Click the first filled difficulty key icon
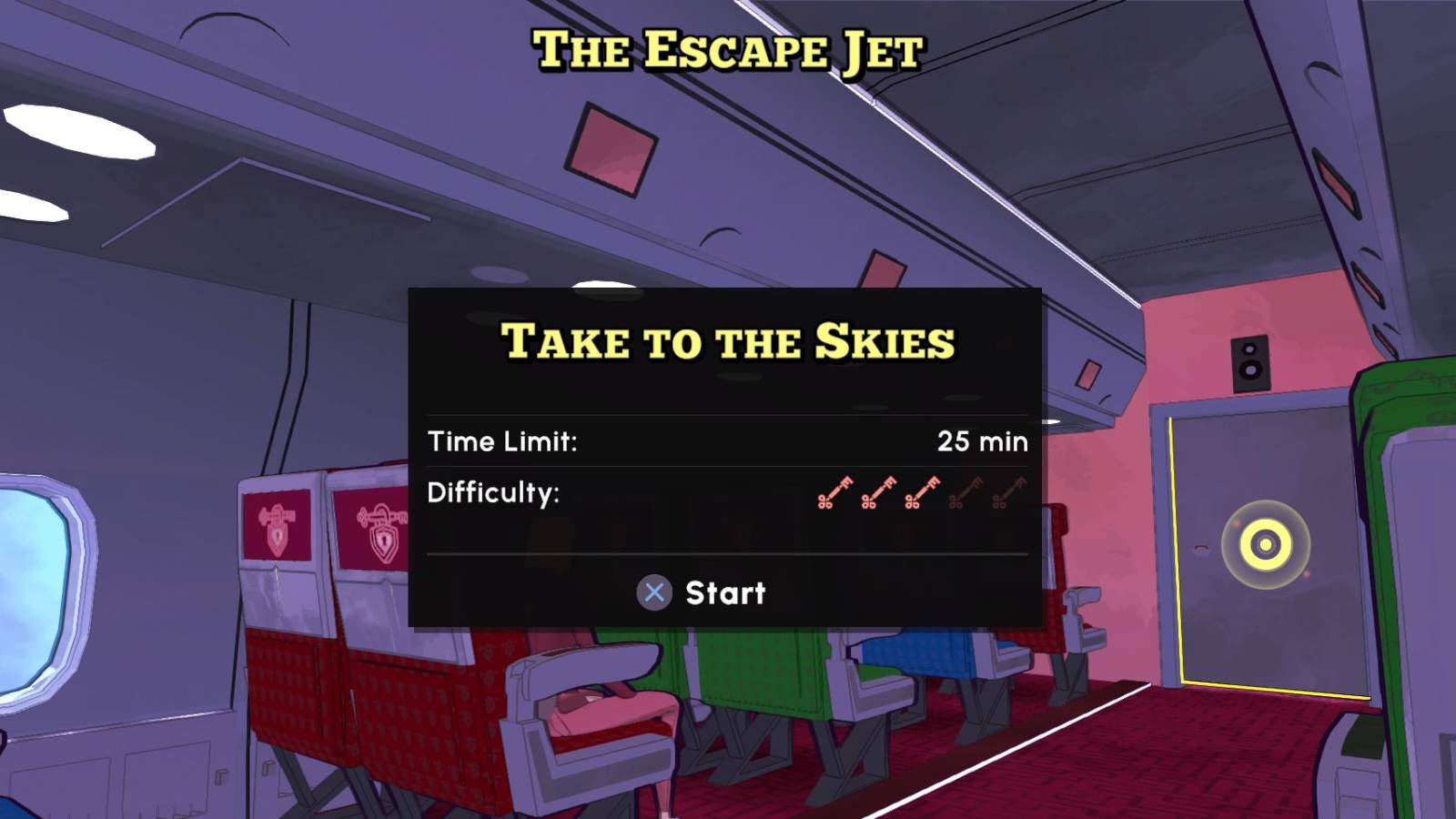The height and width of the screenshot is (819, 1456). click(x=835, y=493)
